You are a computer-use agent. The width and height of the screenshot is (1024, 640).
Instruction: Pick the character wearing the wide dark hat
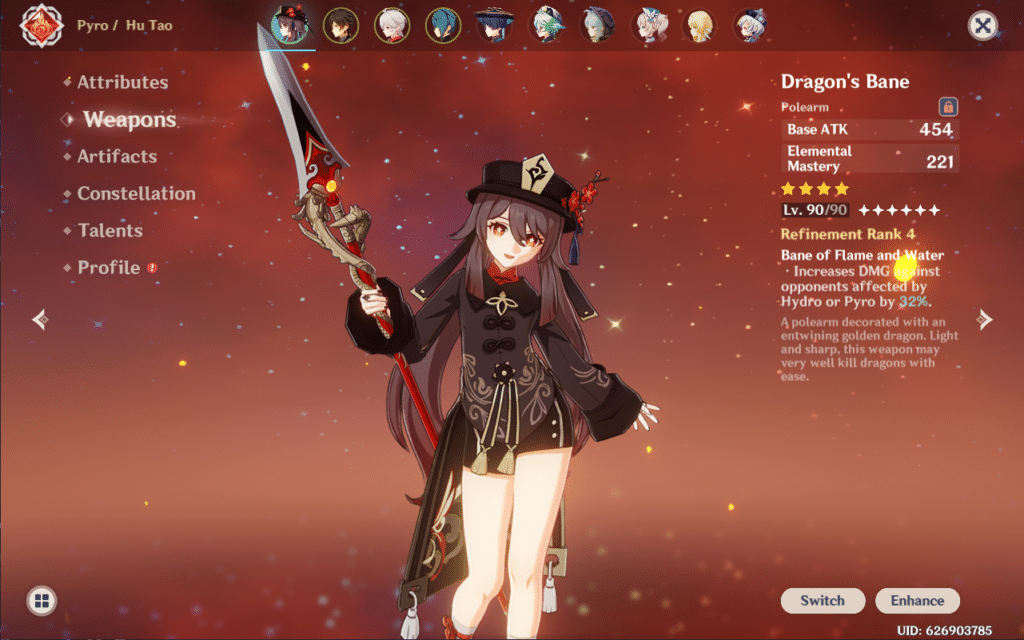point(494,25)
